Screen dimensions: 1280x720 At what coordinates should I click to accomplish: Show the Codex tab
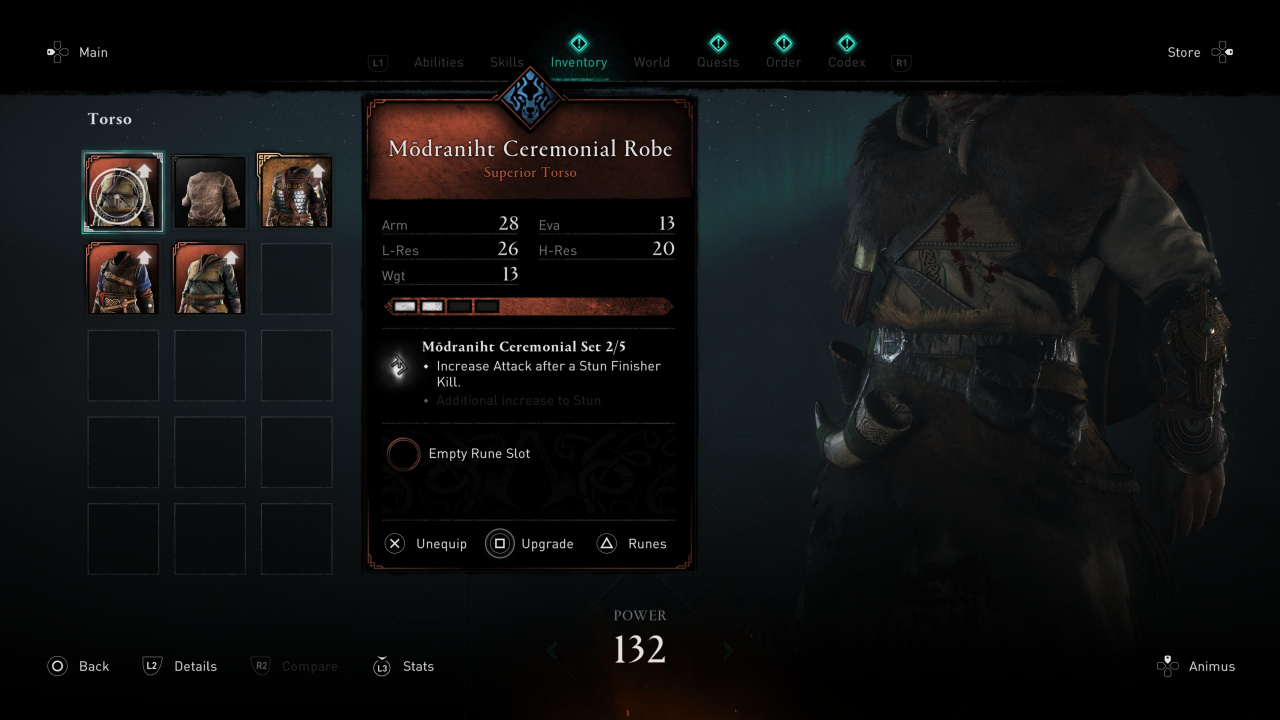[846, 62]
